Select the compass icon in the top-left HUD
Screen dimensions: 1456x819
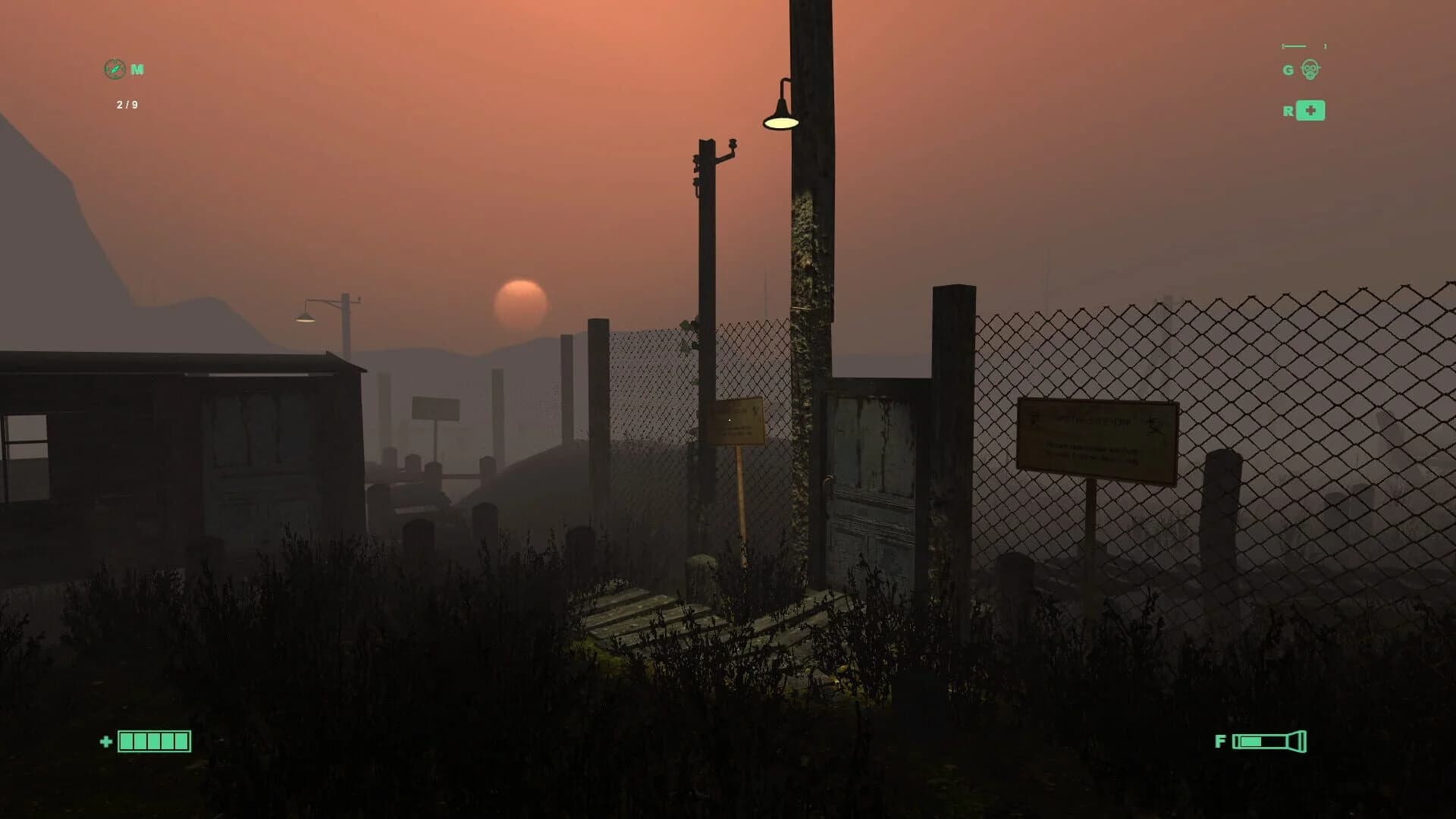point(114,70)
